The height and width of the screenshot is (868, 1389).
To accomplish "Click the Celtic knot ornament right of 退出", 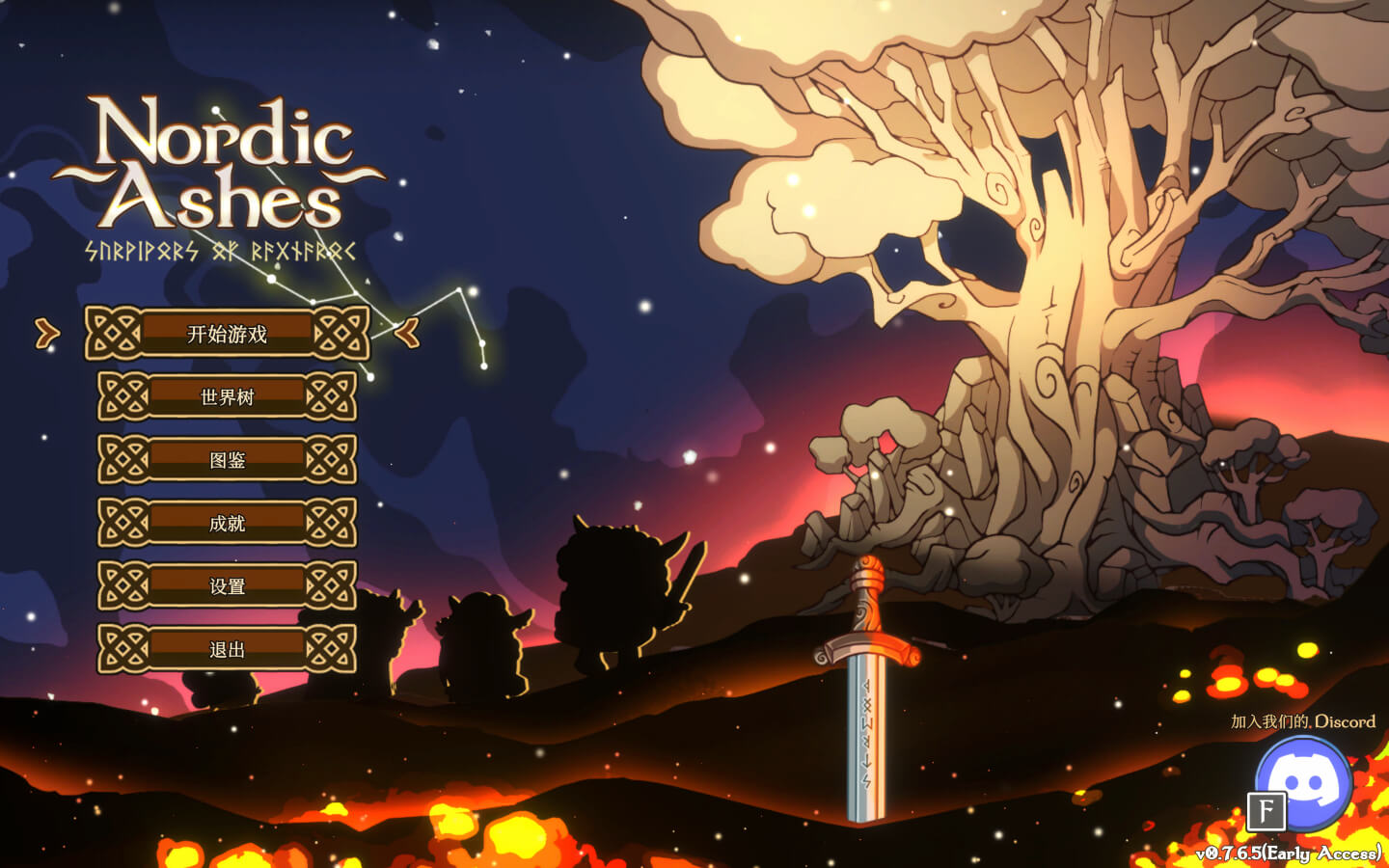I will [x=332, y=649].
